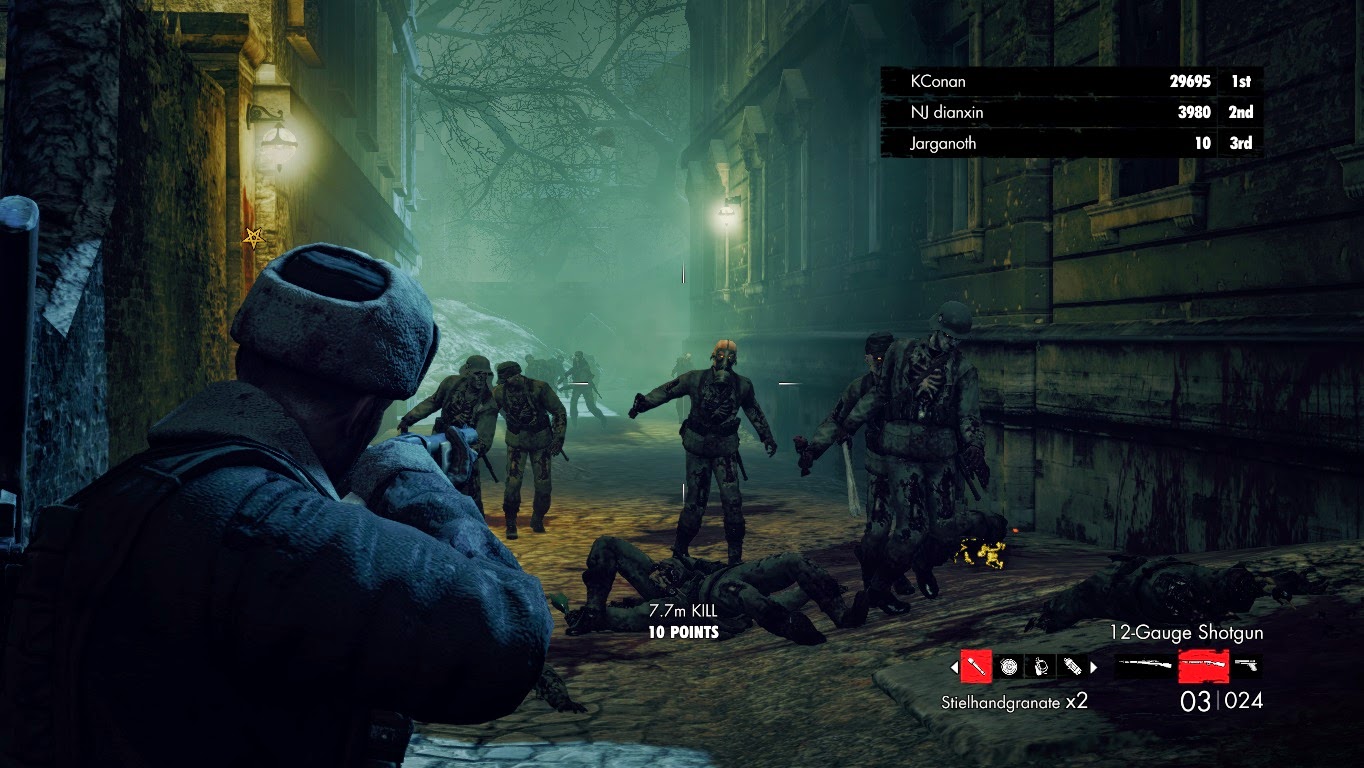
Task: Select the trip mine grenade item slot
Action: 1040,666
